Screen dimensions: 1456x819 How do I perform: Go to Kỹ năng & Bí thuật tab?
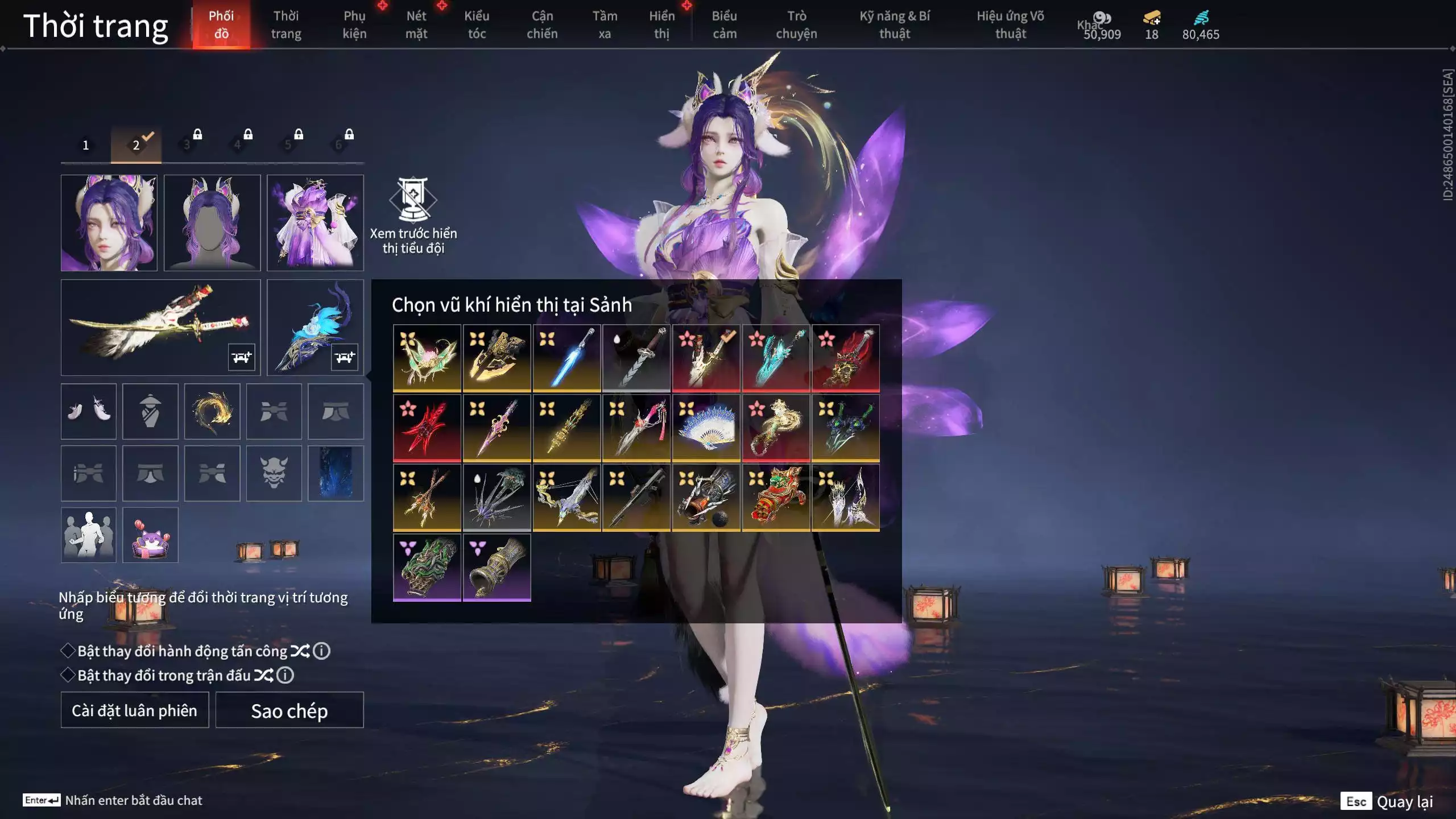(x=895, y=25)
